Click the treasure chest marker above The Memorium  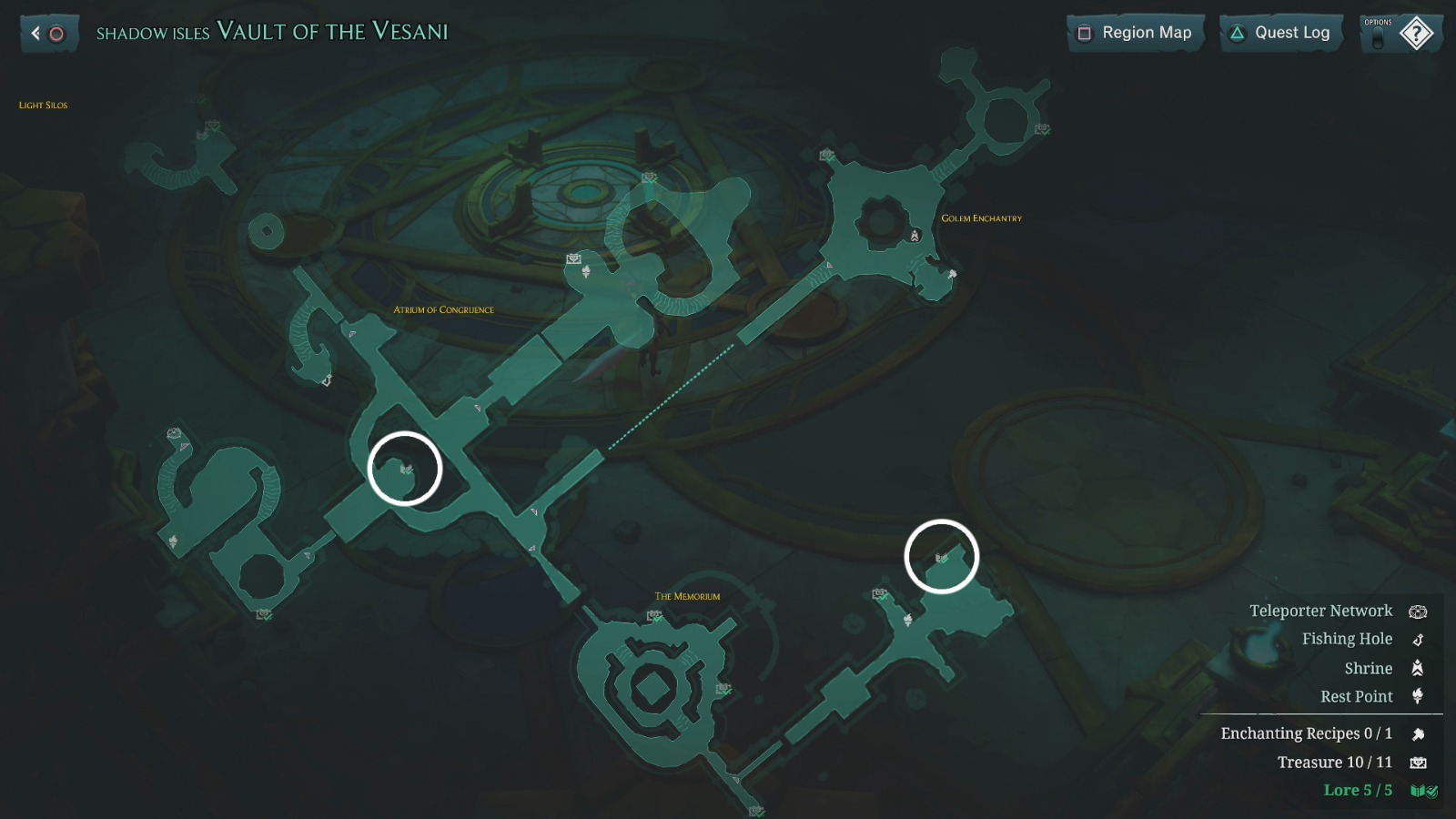tap(654, 615)
